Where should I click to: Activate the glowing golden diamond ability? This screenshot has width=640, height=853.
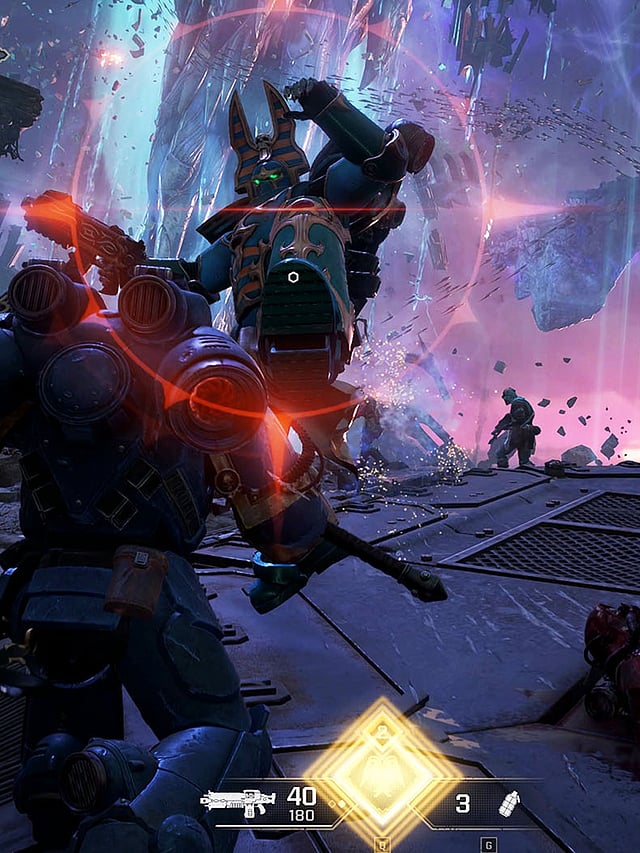tap(381, 771)
